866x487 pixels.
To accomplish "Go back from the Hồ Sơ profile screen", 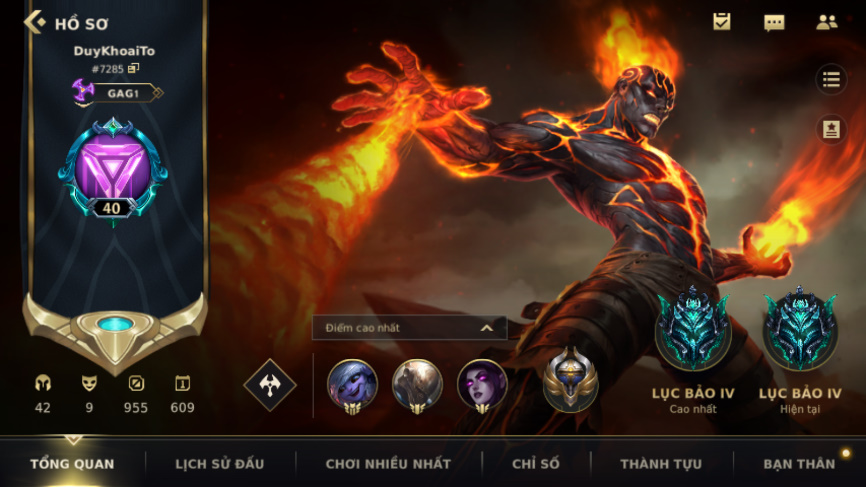I will [35, 22].
